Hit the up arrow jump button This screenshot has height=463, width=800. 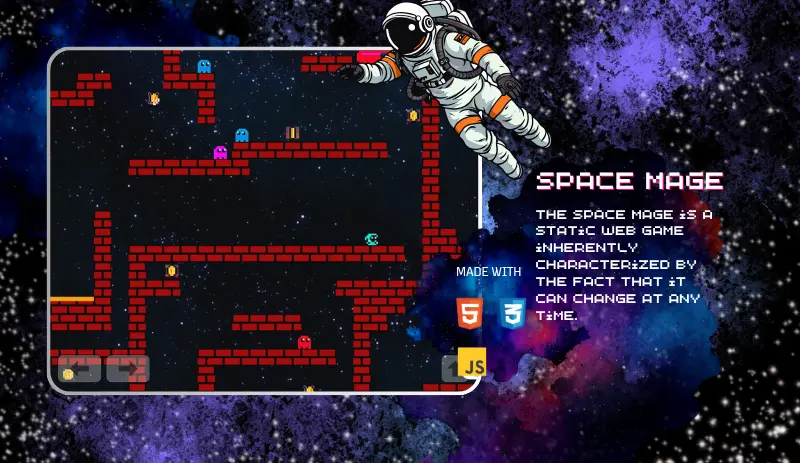pyautogui.click(x=452, y=369)
